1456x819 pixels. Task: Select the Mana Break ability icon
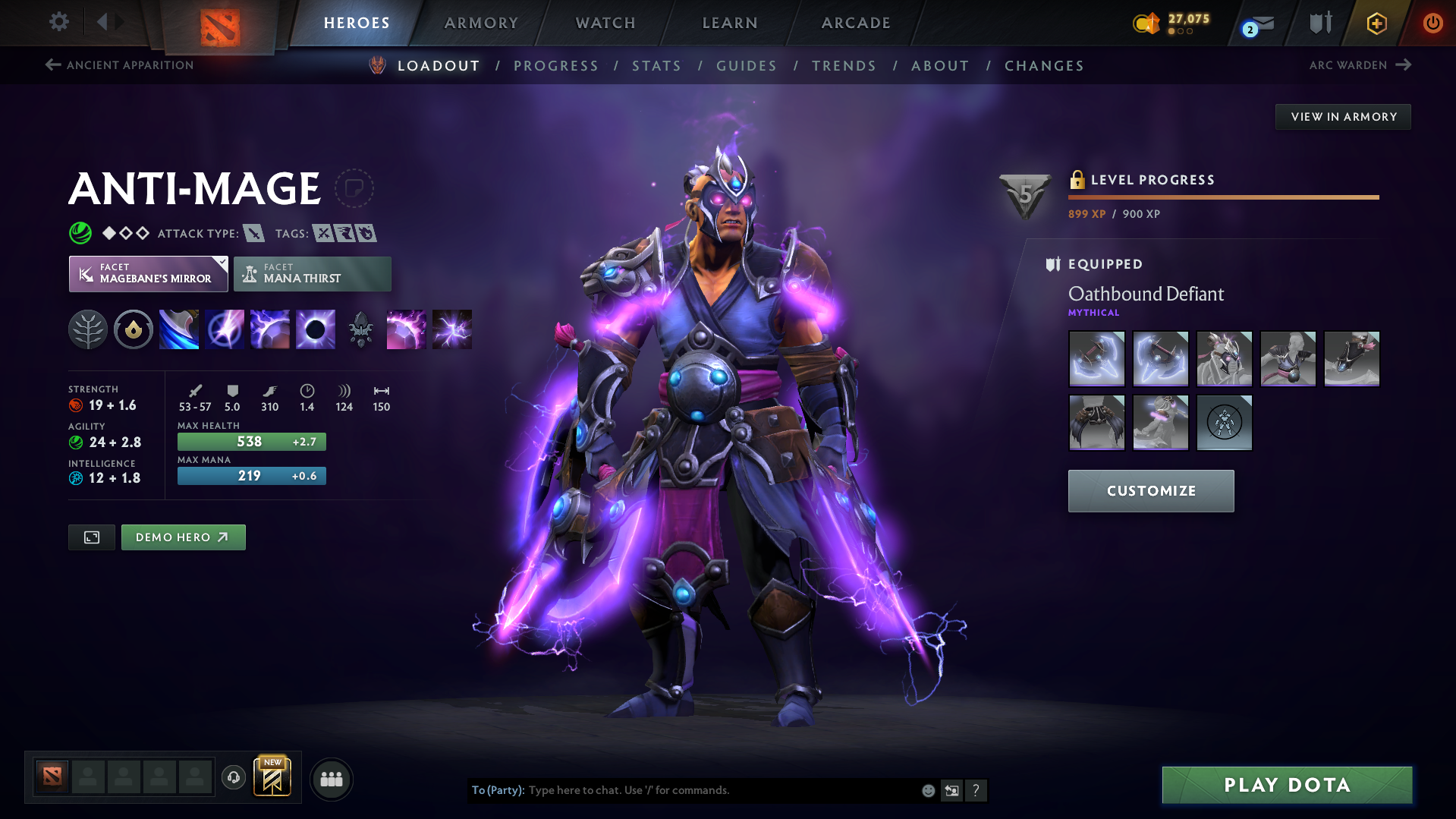pos(178,329)
